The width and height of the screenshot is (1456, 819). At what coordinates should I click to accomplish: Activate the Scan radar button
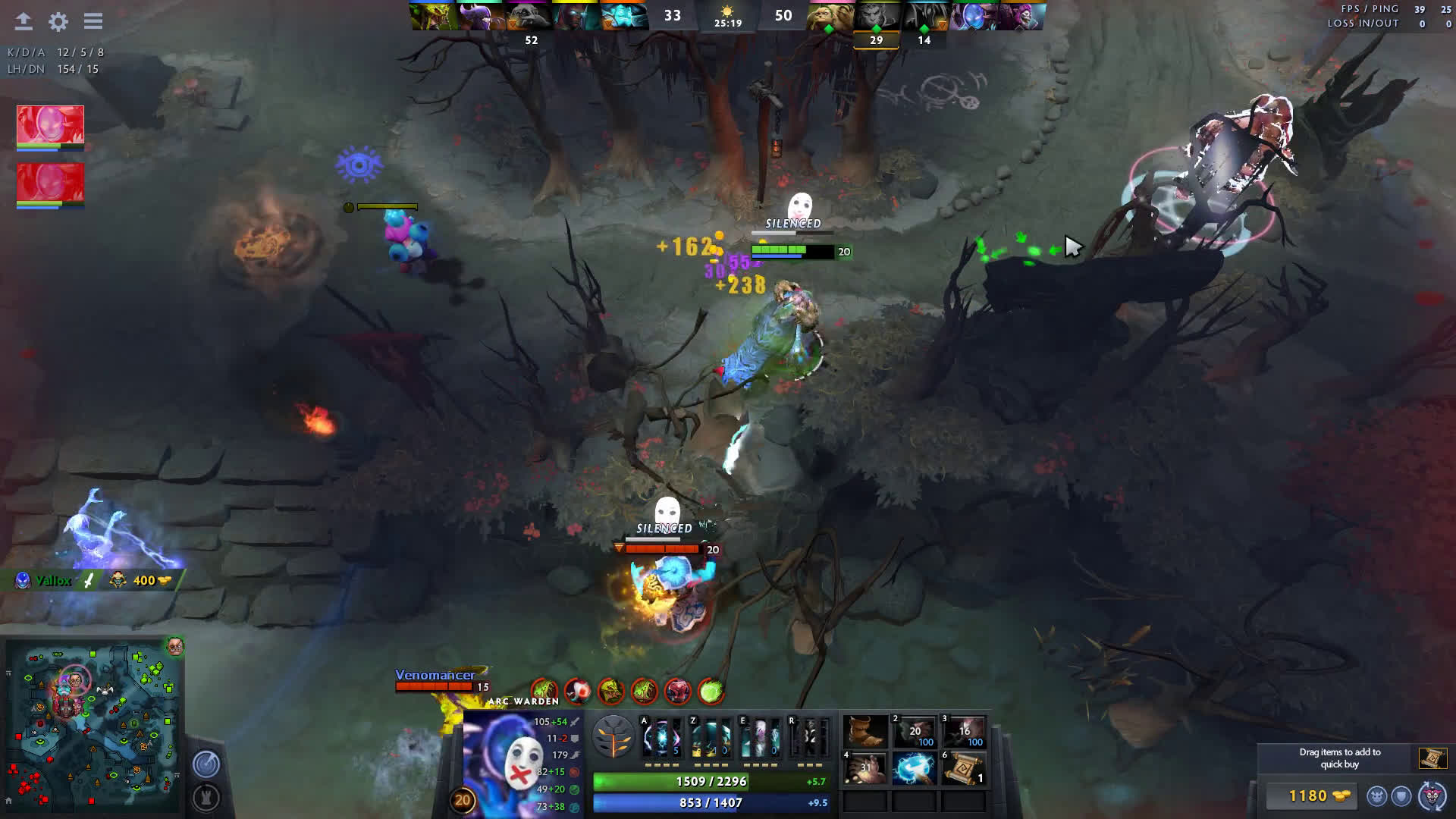(x=206, y=764)
